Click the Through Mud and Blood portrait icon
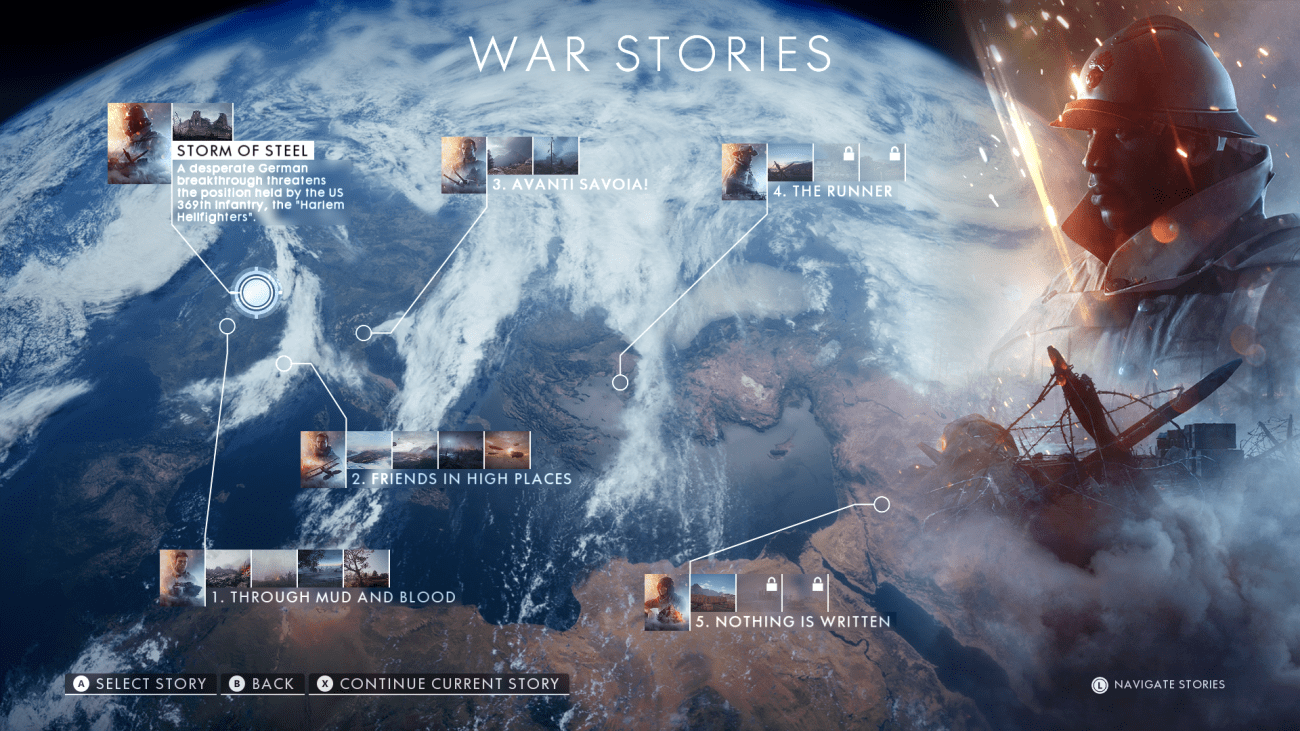The height and width of the screenshot is (731, 1300). pyautogui.click(x=180, y=576)
